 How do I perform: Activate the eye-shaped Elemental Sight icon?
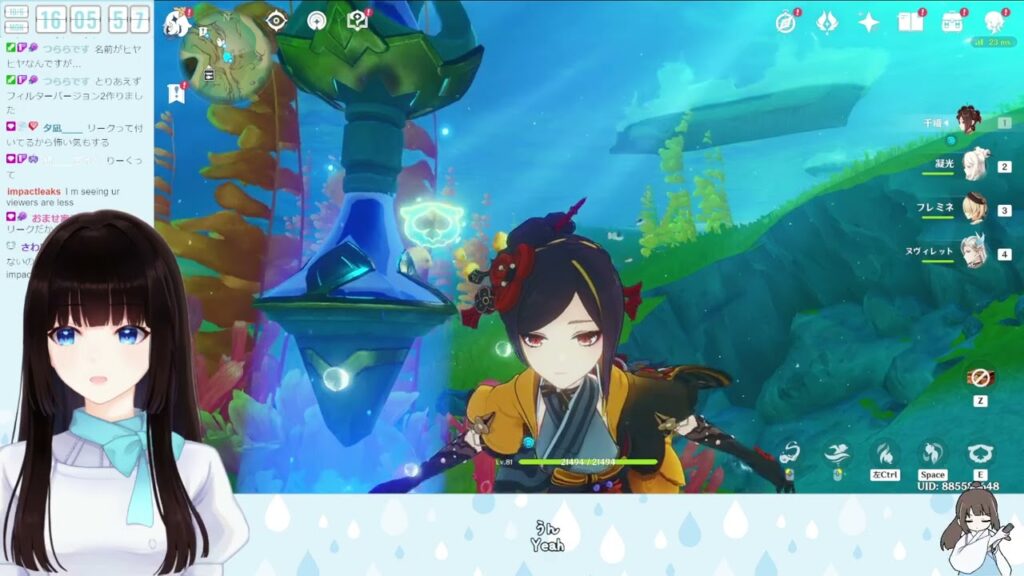click(277, 21)
